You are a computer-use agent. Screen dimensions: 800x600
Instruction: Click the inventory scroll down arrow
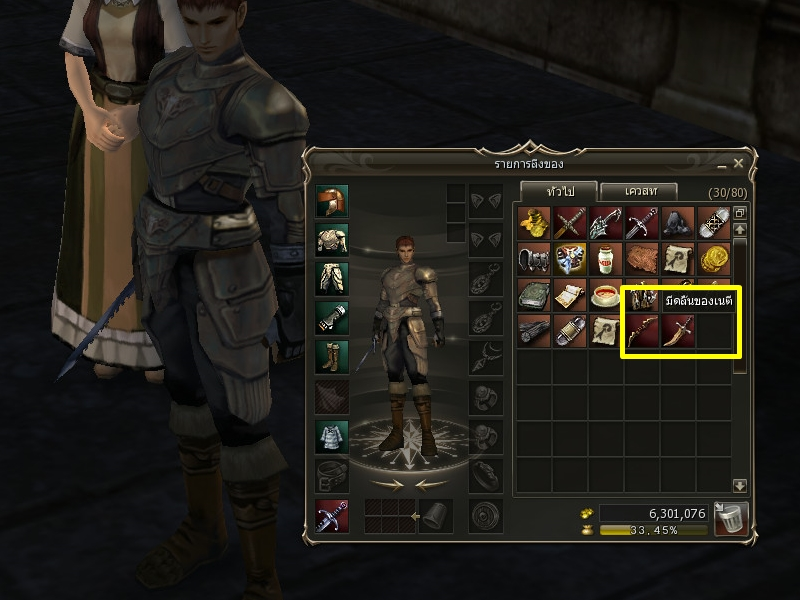coord(740,485)
